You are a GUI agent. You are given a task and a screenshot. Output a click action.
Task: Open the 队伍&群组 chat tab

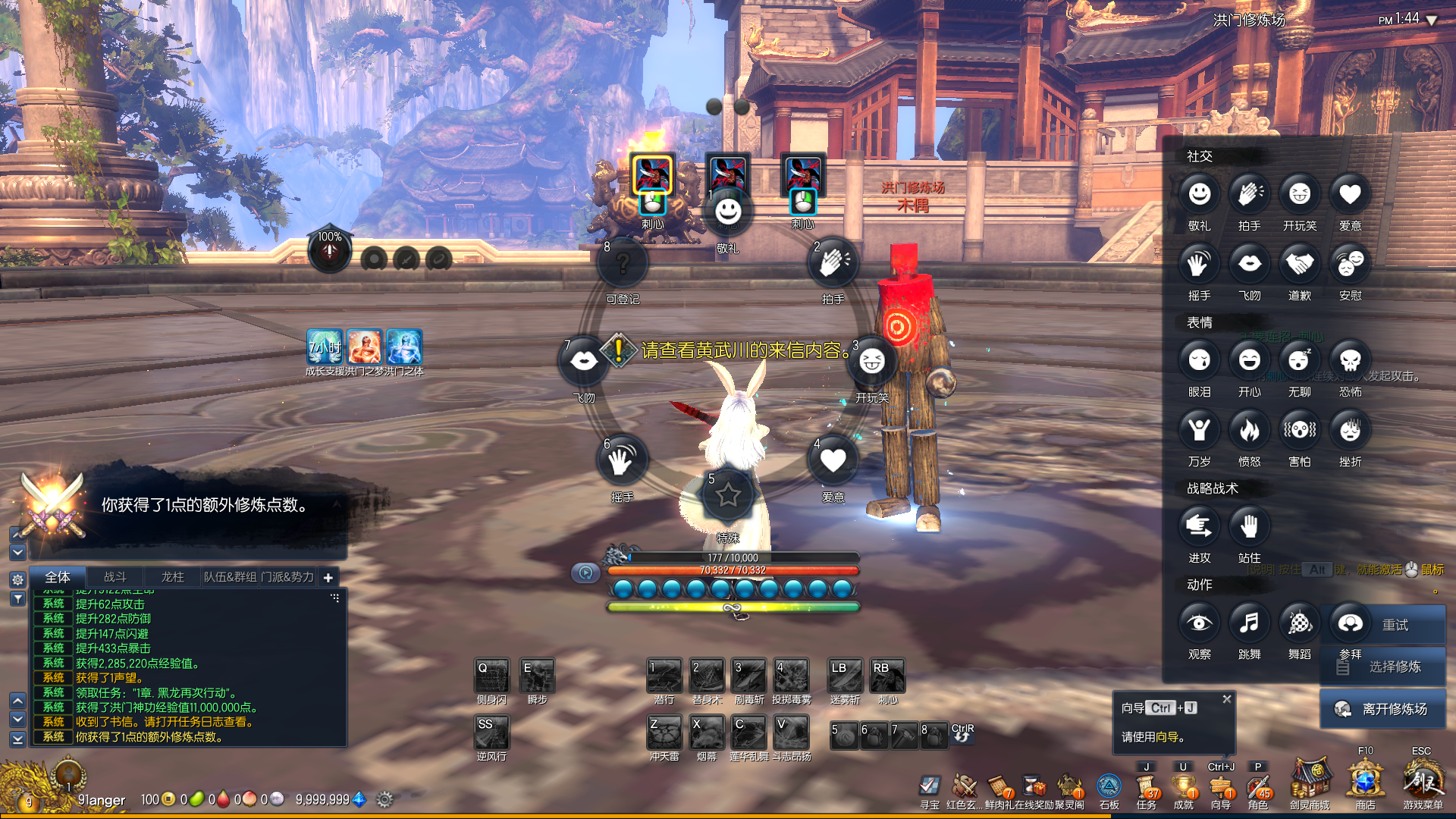click(x=230, y=577)
